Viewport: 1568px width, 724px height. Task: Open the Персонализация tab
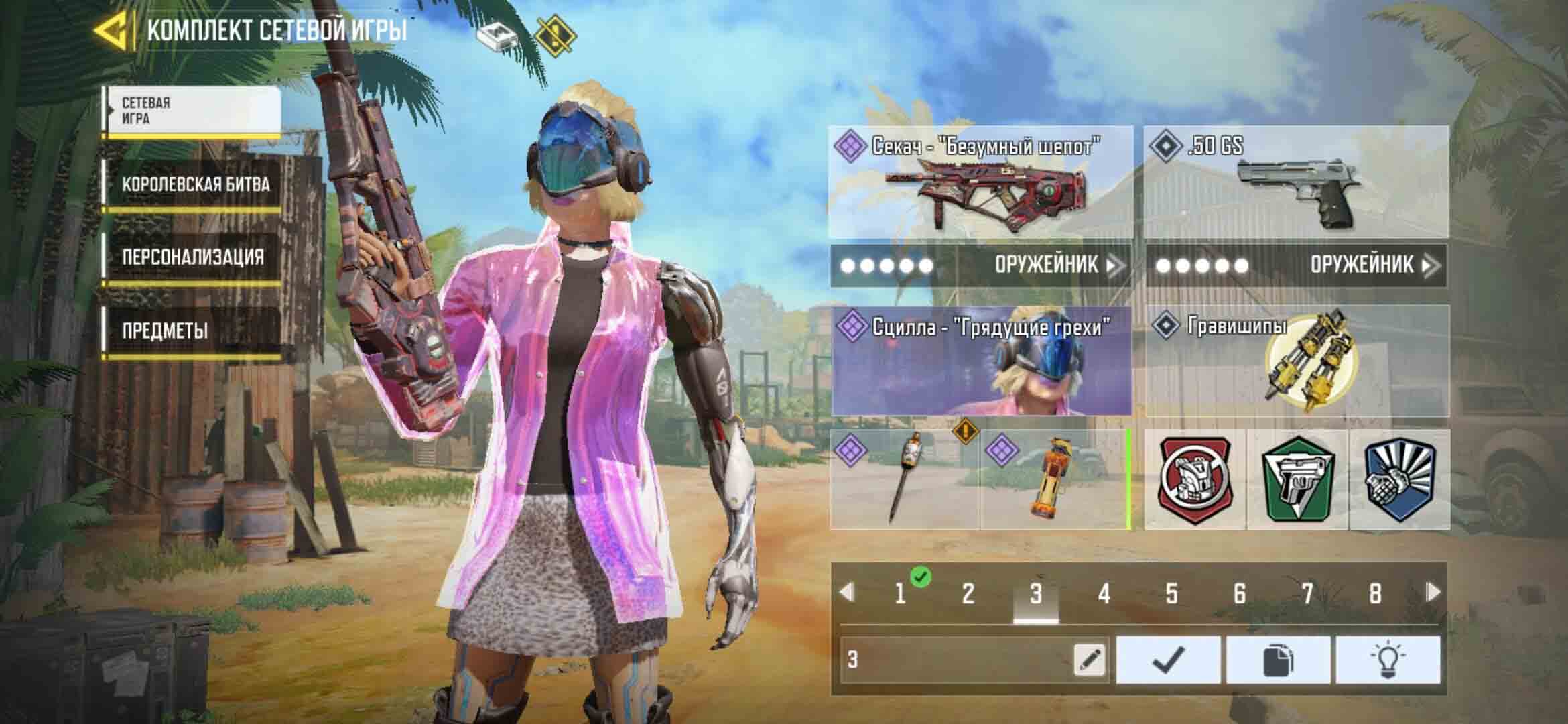click(193, 257)
